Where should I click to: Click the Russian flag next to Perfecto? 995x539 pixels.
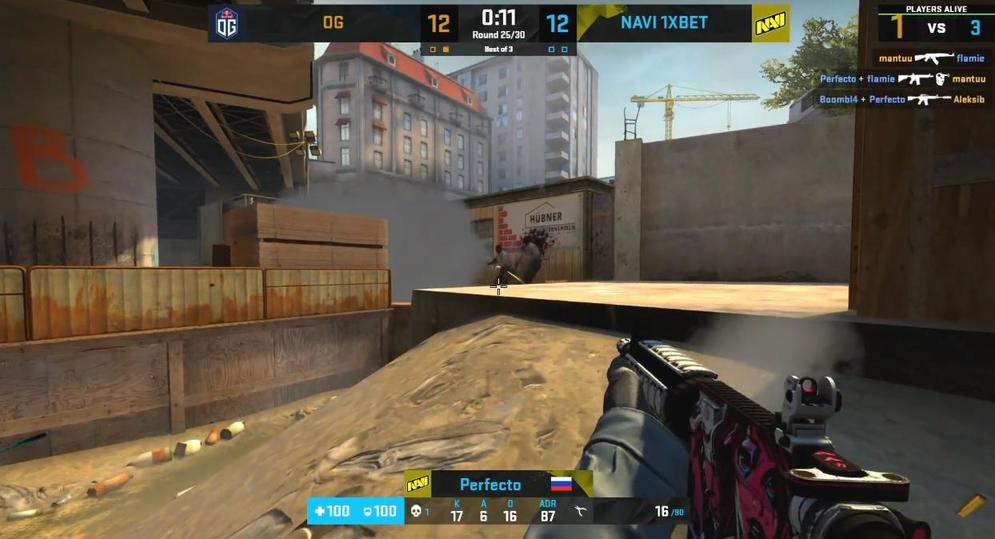tap(560, 485)
